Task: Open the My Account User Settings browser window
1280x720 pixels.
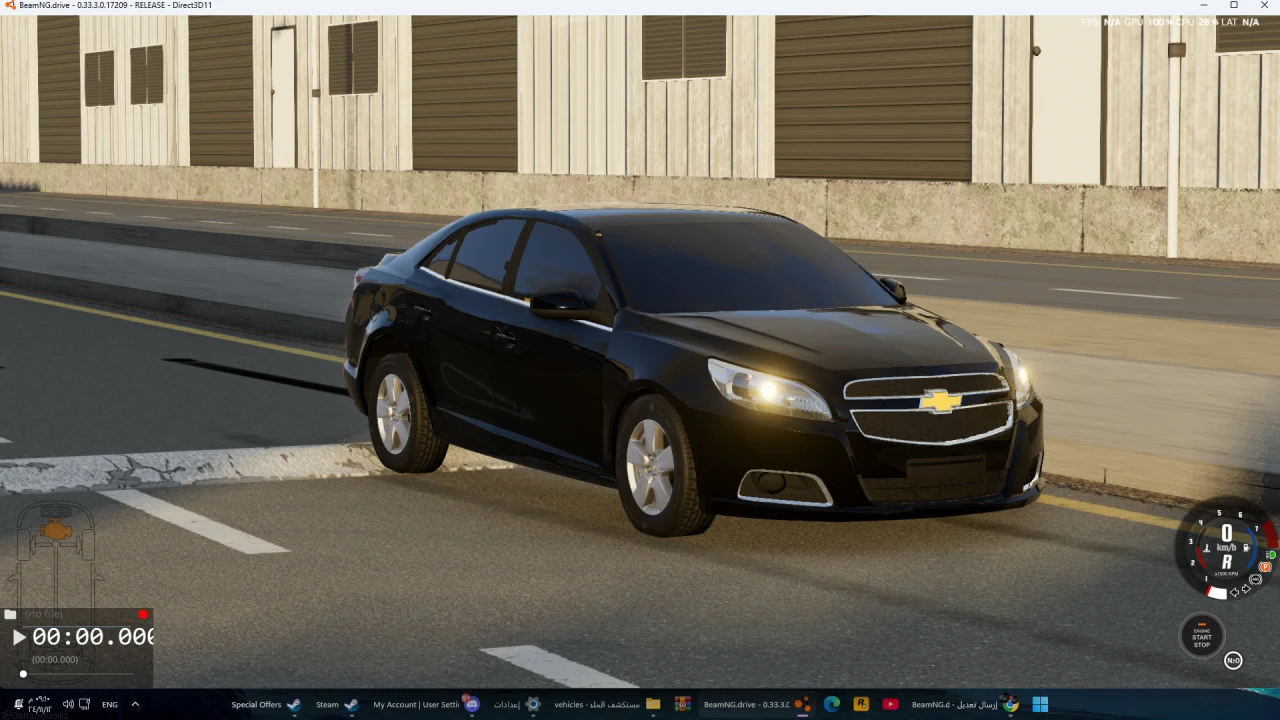Action: pos(415,704)
